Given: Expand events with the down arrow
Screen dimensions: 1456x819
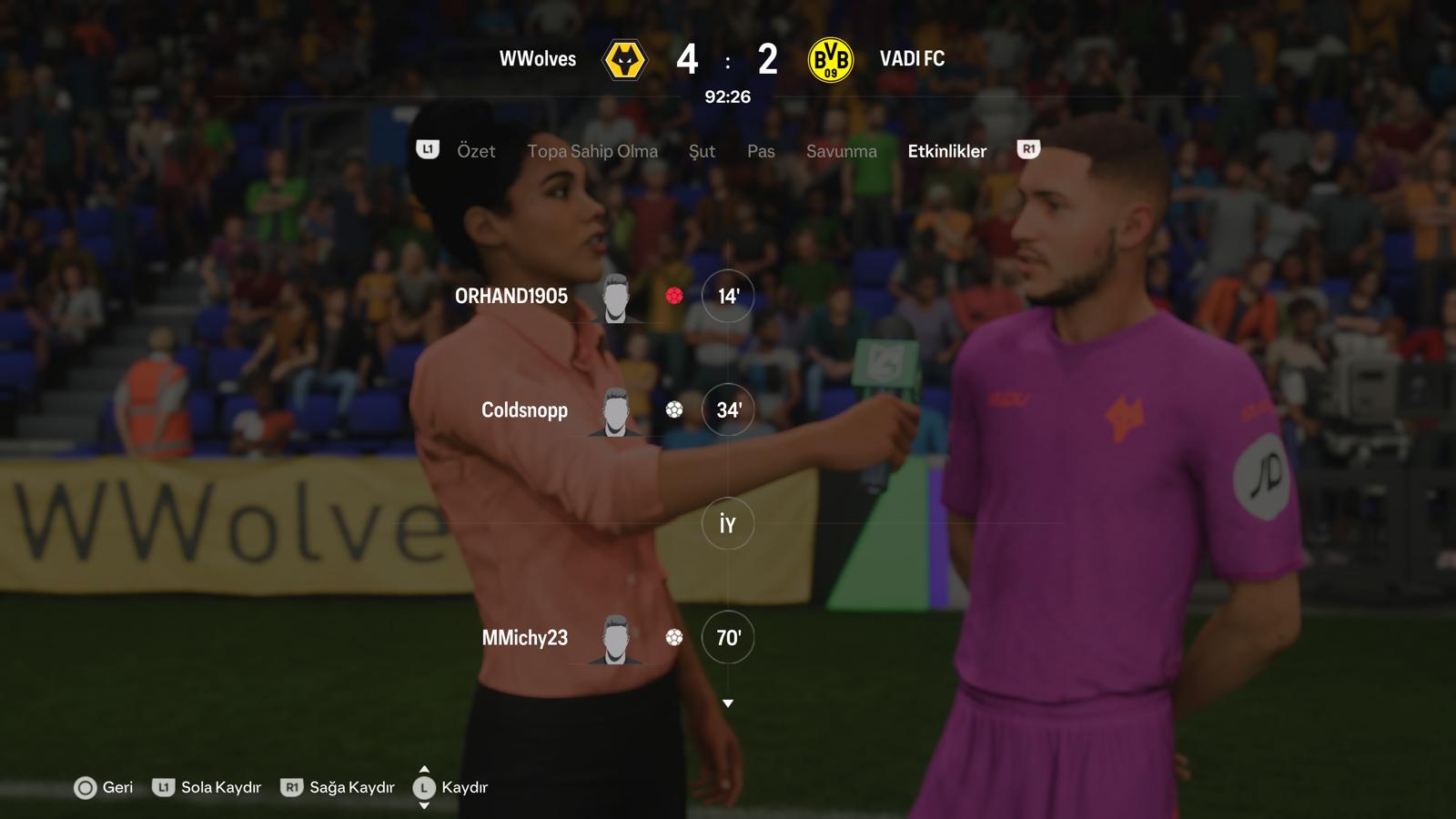Looking at the screenshot, I should click(x=728, y=703).
